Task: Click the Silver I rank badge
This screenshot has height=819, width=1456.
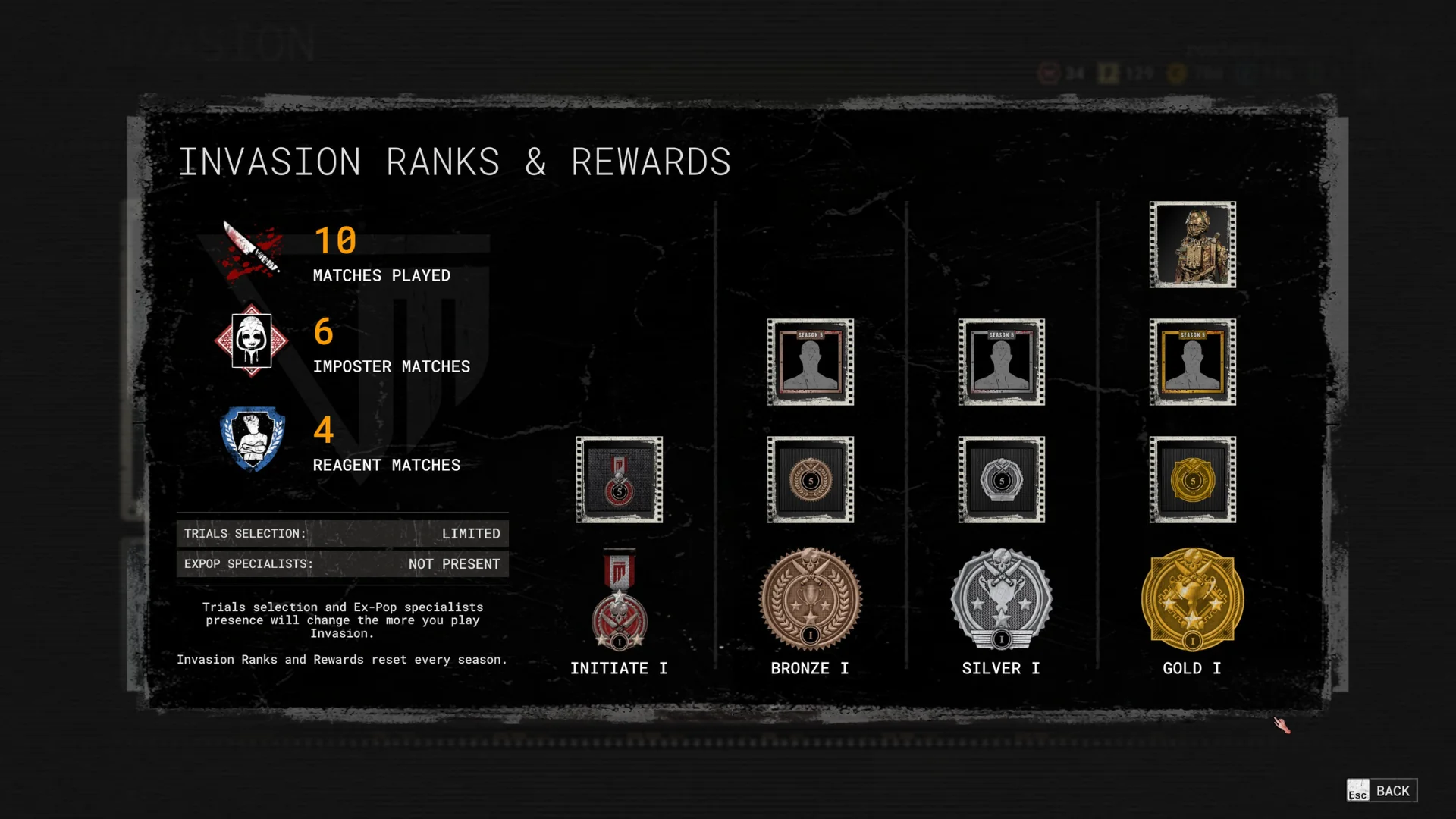Action: click(1001, 599)
